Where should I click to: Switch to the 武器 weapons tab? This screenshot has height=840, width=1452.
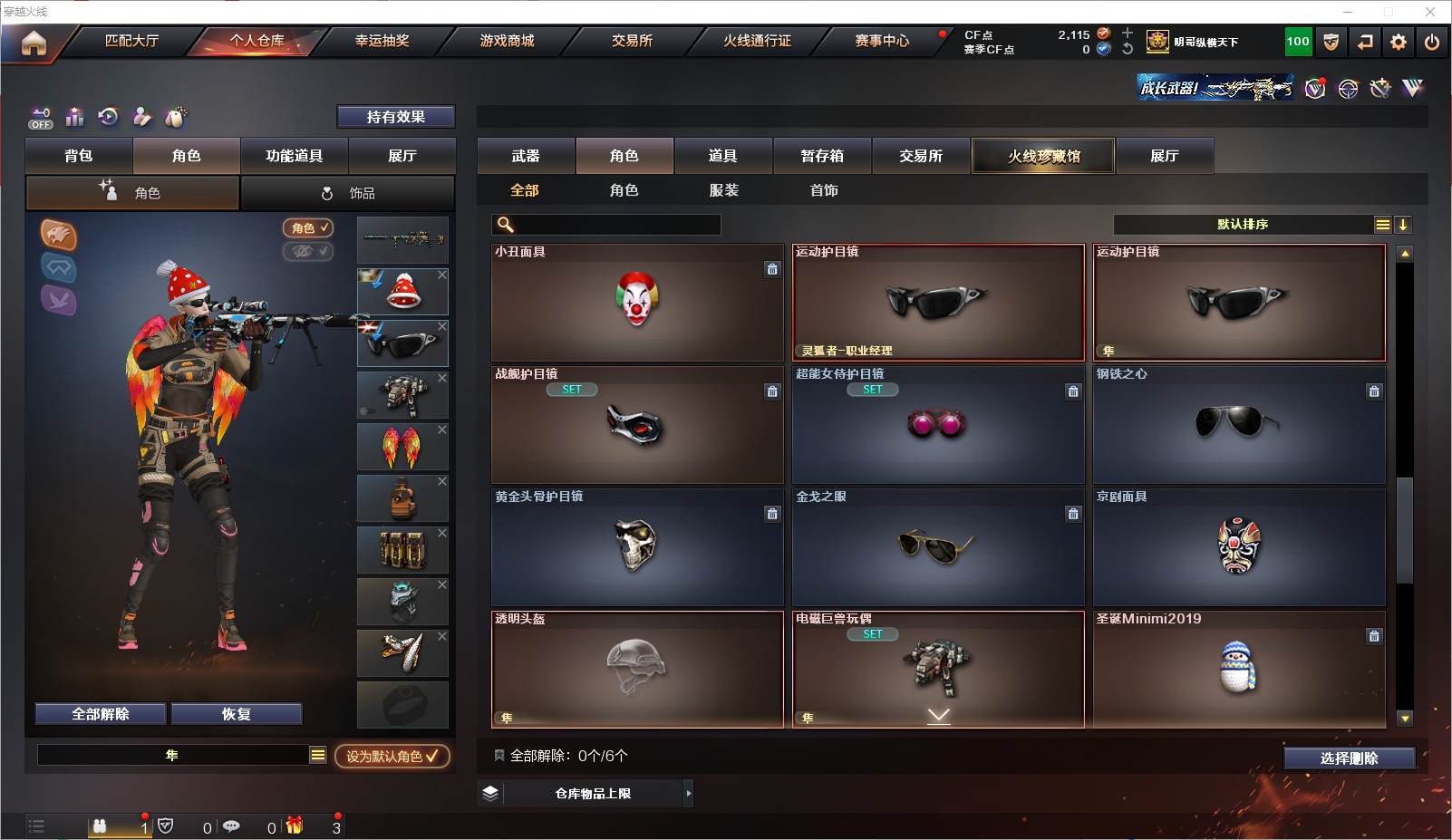pyautogui.click(x=526, y=156)
